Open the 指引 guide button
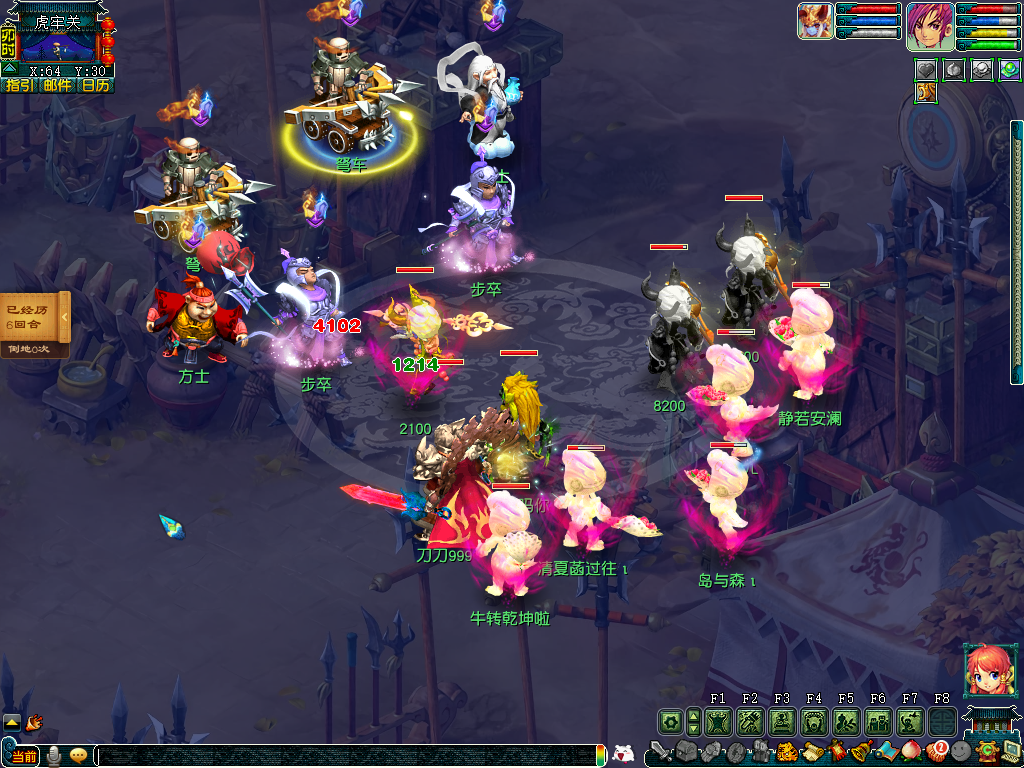Image resolution: width=1024 pixels, height=768 pixels. (19, 86)
